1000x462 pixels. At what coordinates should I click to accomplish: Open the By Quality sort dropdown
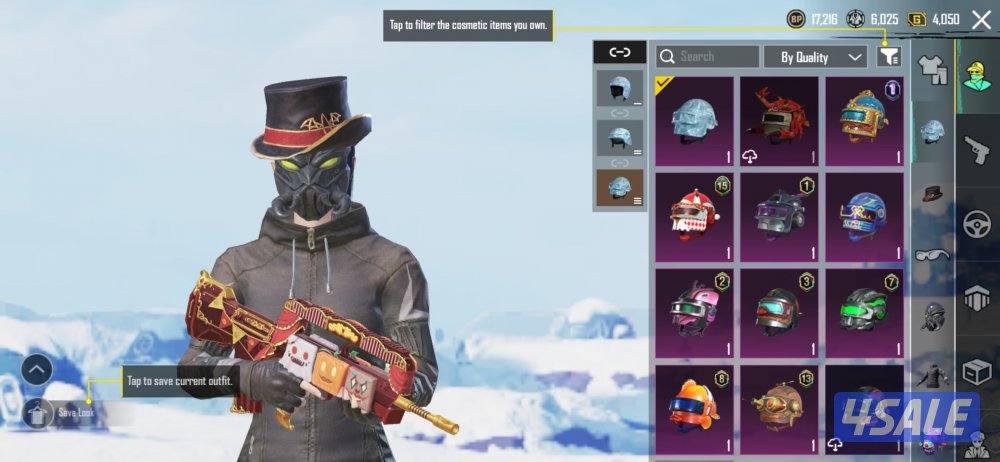point(814,57)
